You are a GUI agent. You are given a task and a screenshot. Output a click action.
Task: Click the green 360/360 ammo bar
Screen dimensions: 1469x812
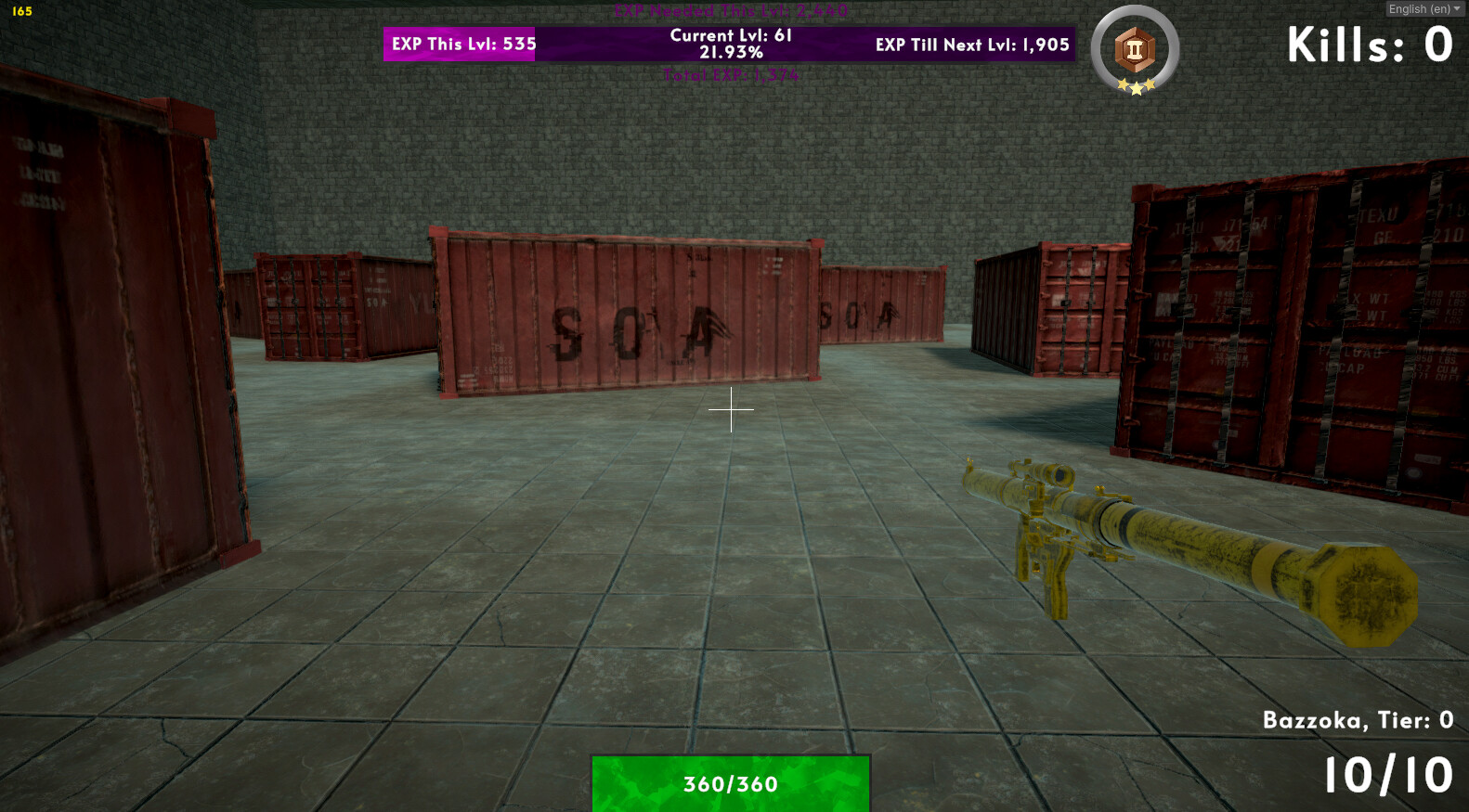[x=733, y=784]
